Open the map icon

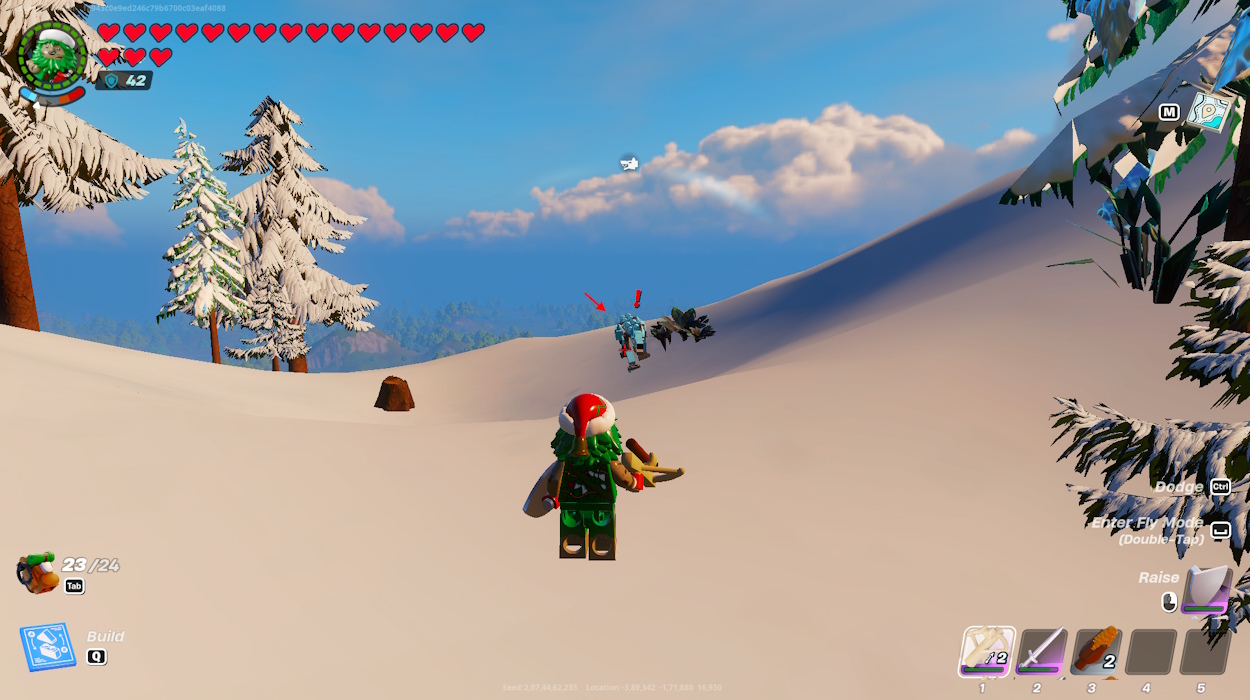(1208, 111)
